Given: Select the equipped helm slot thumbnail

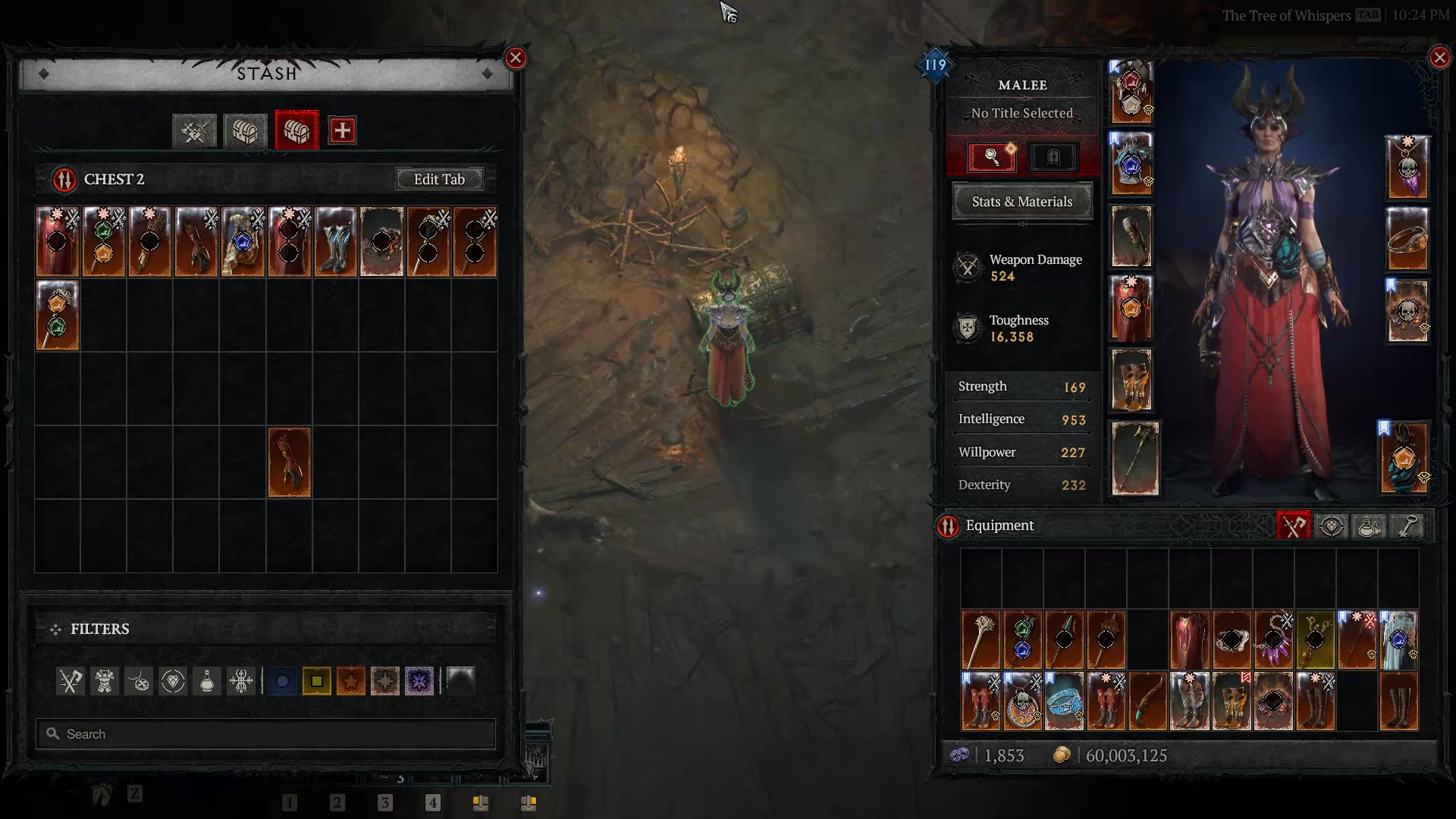Looking at the screenshot, I should click(1132, 91).
